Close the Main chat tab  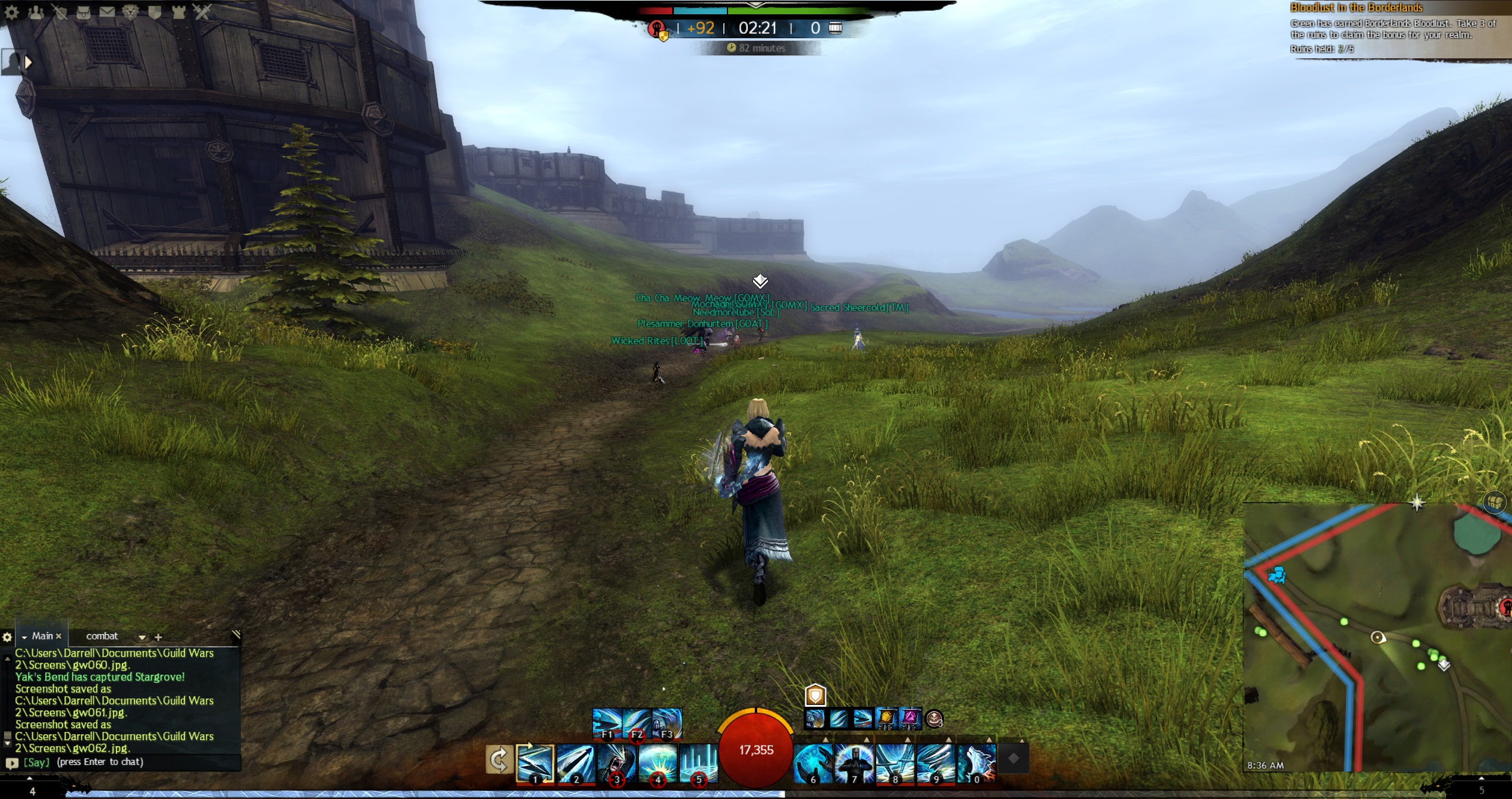[58, 637]
